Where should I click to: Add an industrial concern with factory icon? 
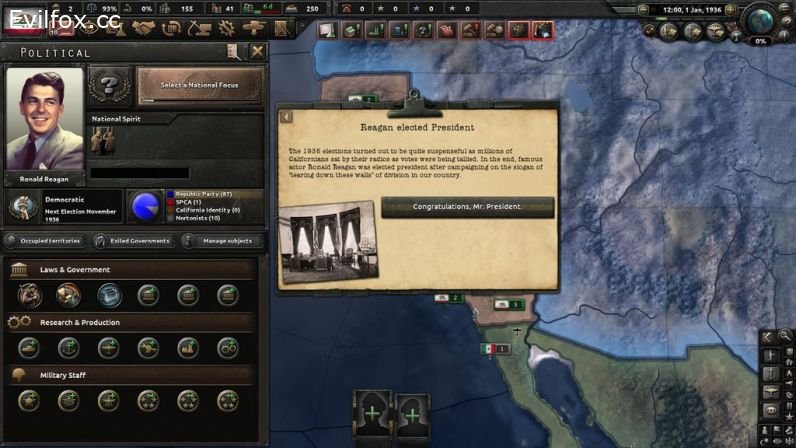[x=188, y=348]
